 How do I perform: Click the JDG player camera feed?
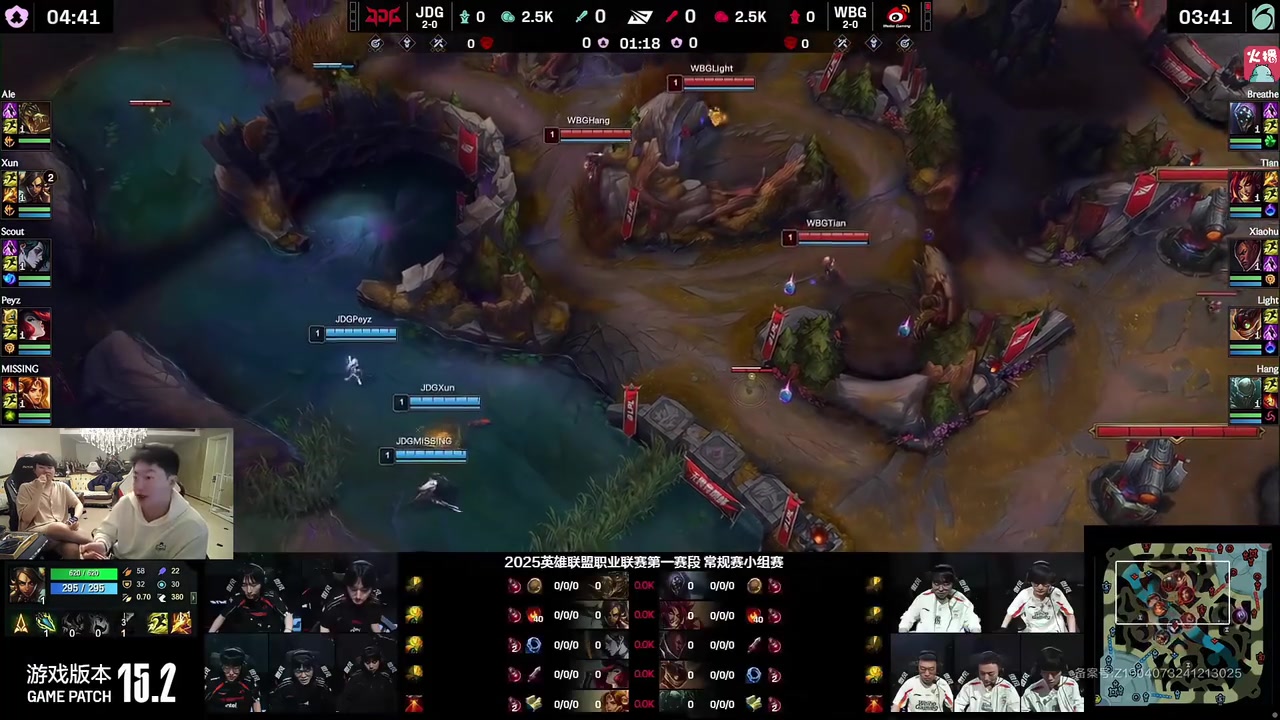300,636
